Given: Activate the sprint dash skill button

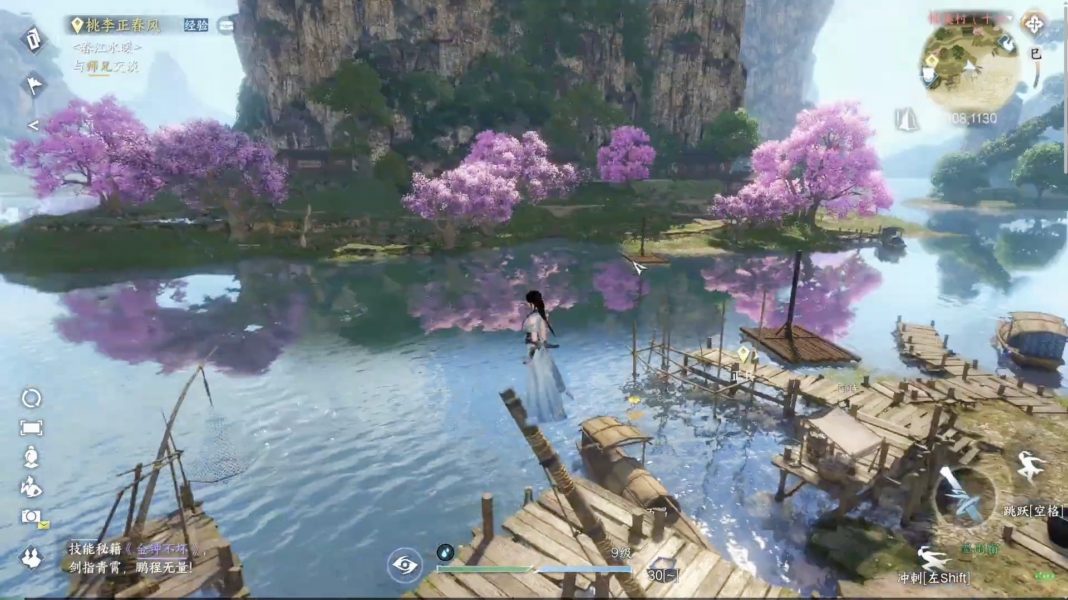Looking at the screenshot, I should point(933,558).
